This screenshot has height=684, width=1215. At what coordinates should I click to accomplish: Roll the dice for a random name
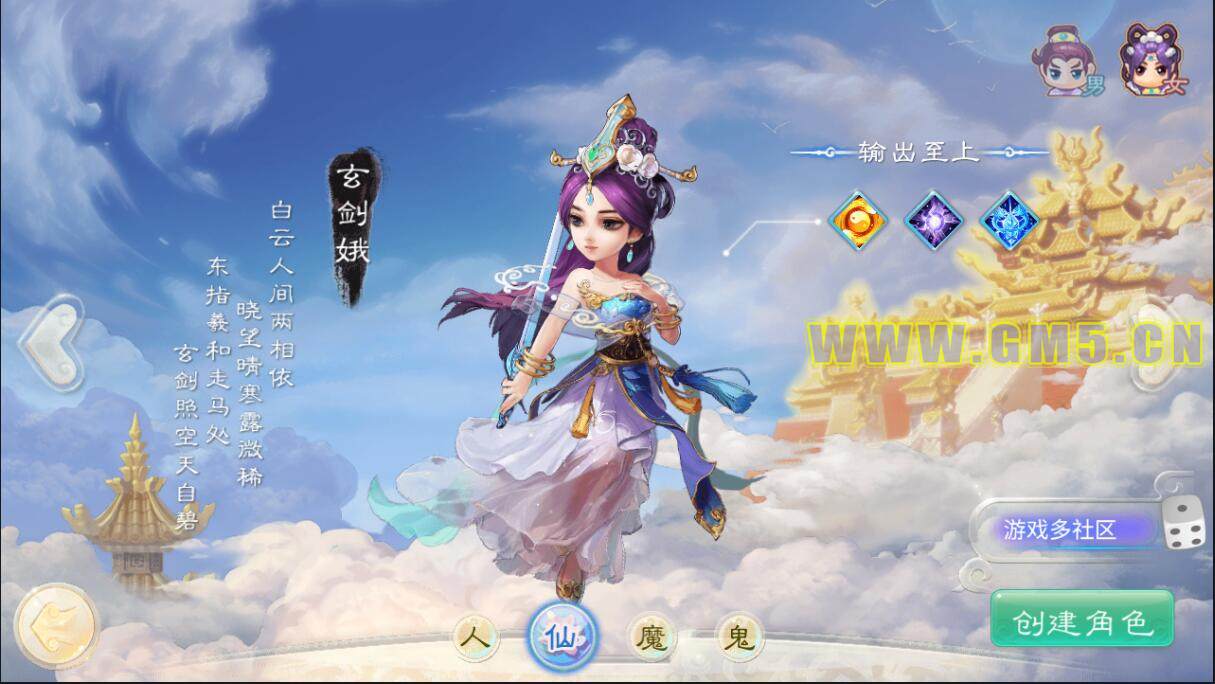pyautogui.click(x=1184, y=523)
